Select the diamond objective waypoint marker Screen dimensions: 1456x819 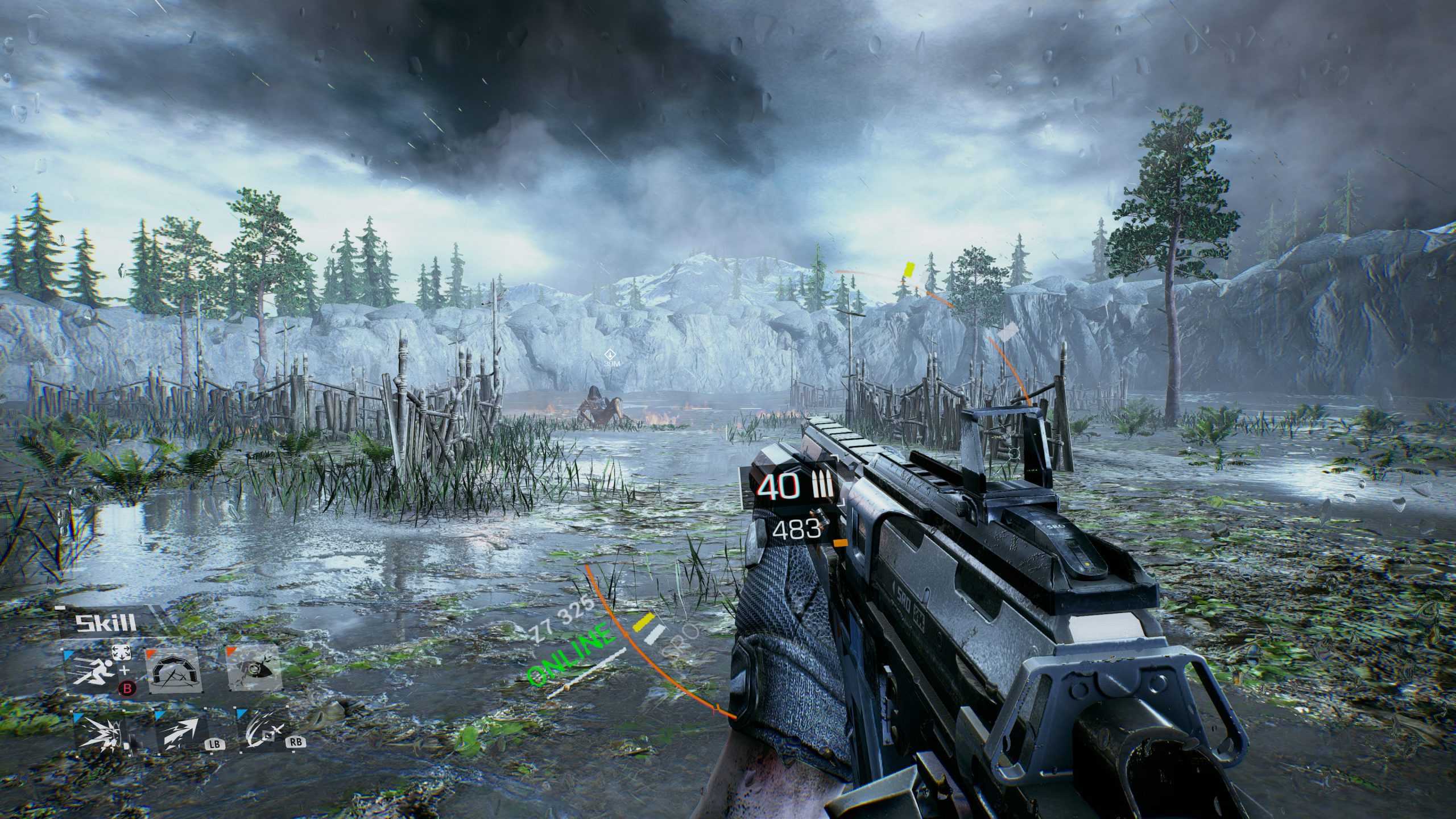tap(609, 354)
